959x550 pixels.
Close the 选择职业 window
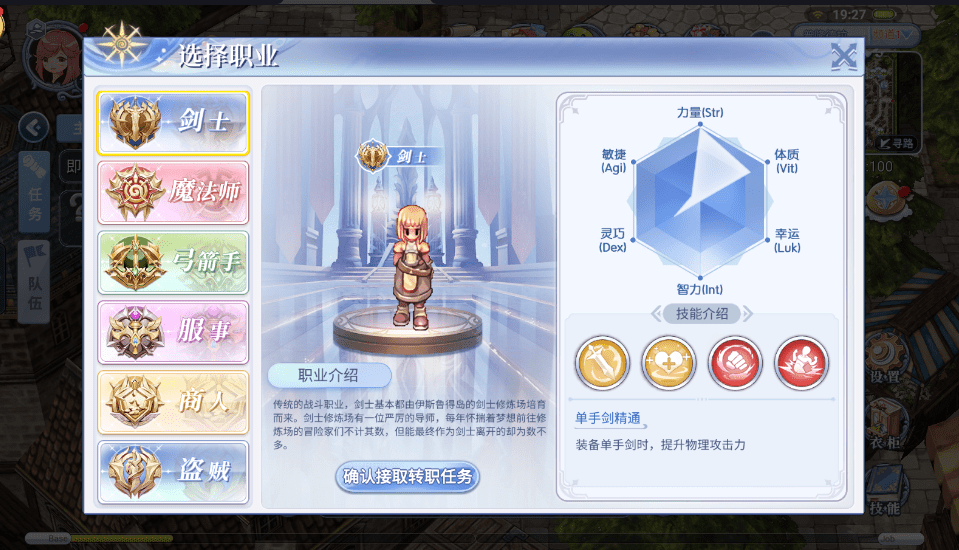tap(844, 57)
